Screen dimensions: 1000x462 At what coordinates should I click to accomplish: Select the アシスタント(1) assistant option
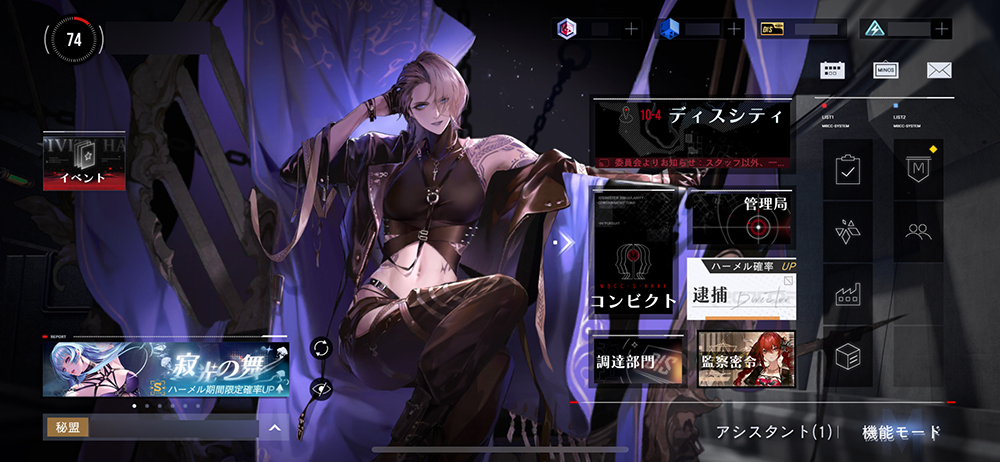click(775, 433)
